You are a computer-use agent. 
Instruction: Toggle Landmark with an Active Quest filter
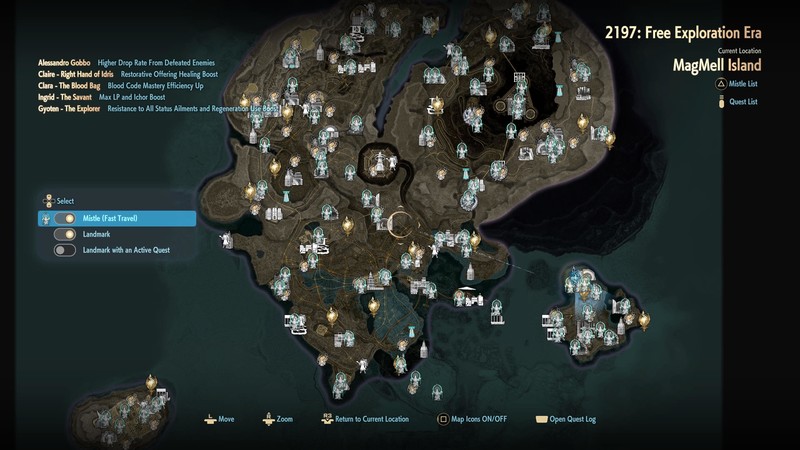[x=66, y=250]
